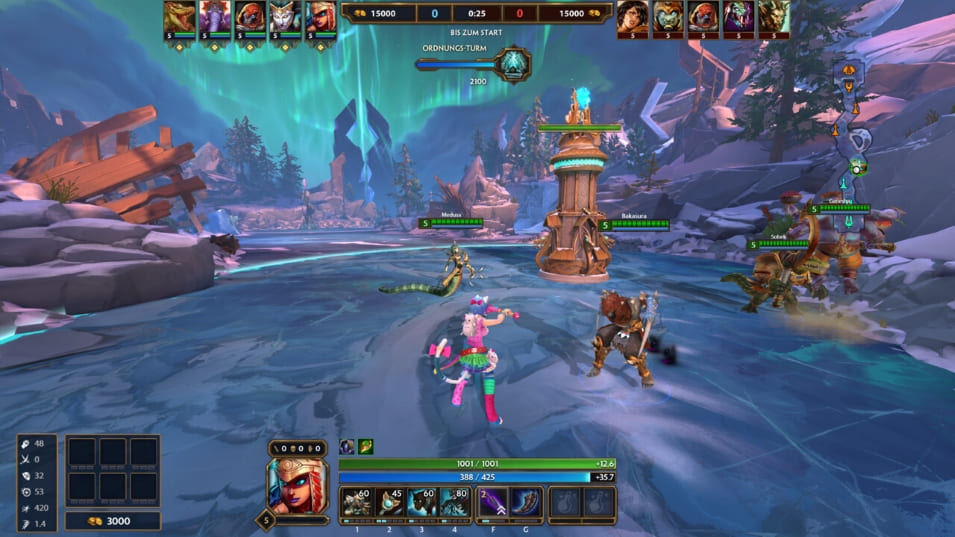The image size is (955, 537).
Task: Select the purple elephant ally portrait
Action: [x=214, y=18]
